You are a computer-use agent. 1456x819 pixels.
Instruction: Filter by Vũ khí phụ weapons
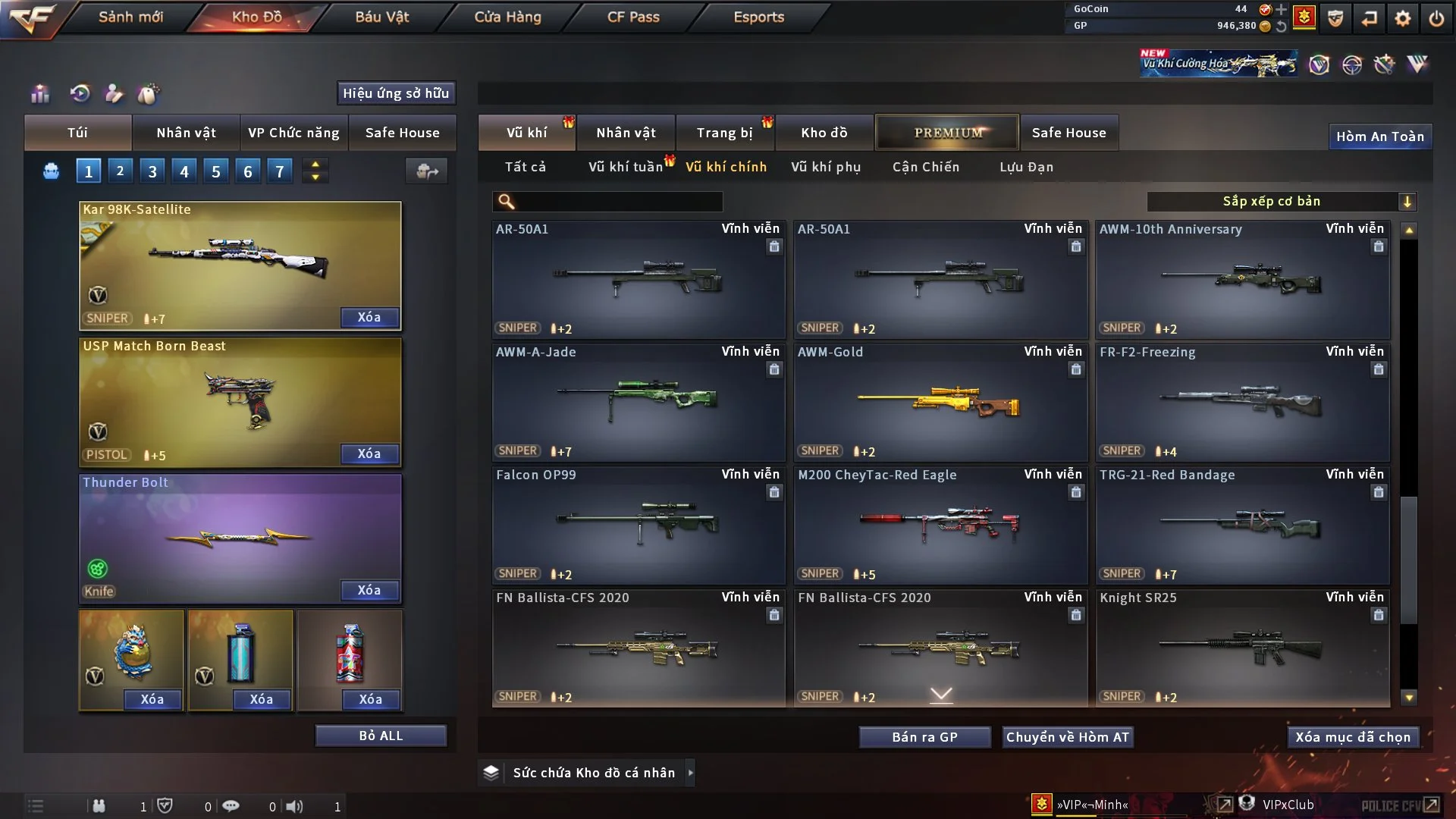click(x=826, y=167)
